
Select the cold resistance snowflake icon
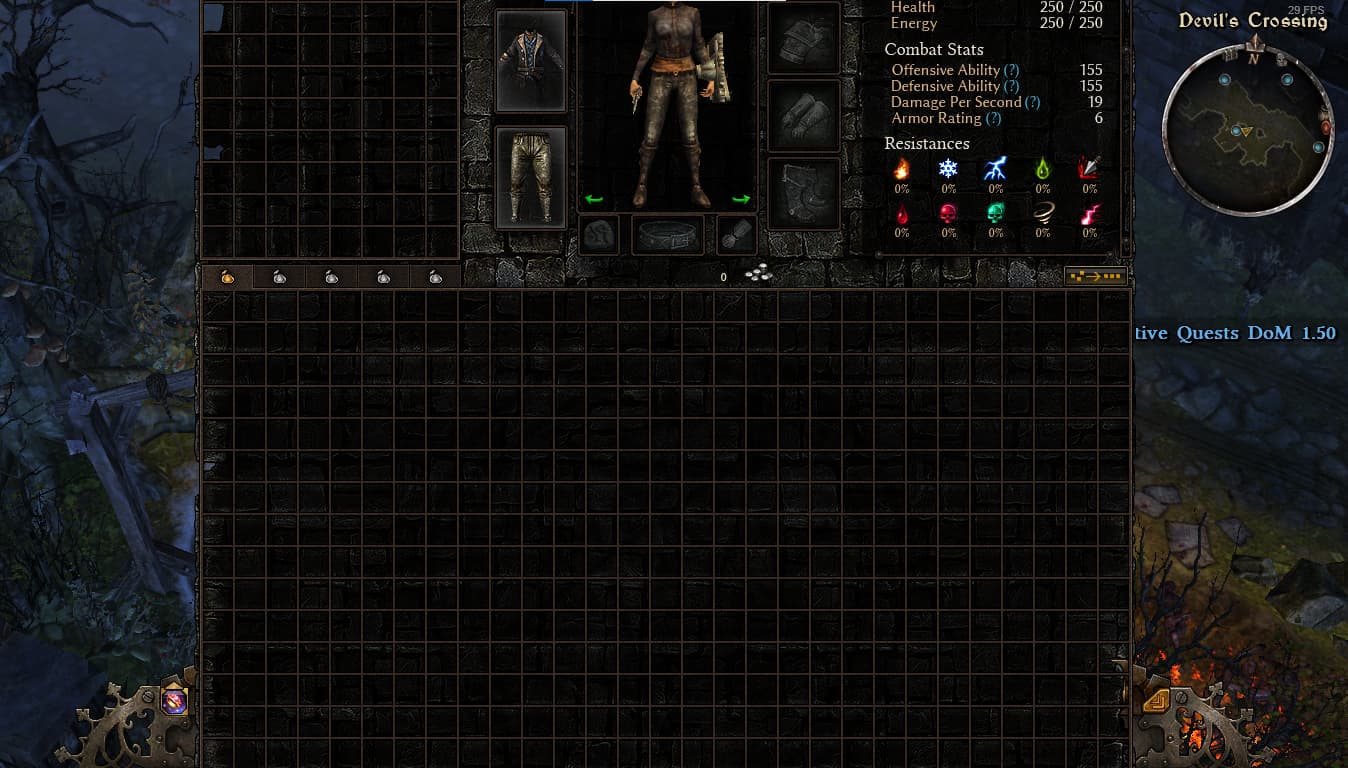click(948, 168)
